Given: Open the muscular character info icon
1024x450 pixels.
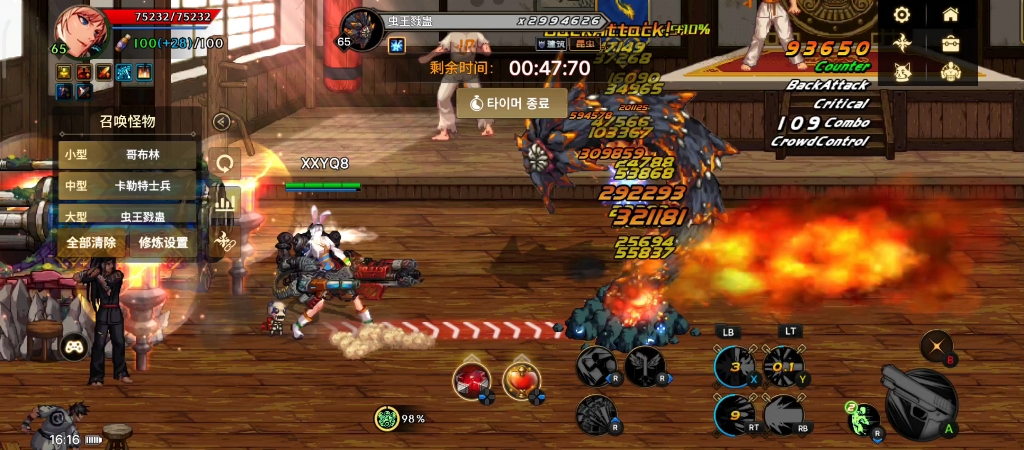Looking at the screenshot, I should click(x=951, y=73).
